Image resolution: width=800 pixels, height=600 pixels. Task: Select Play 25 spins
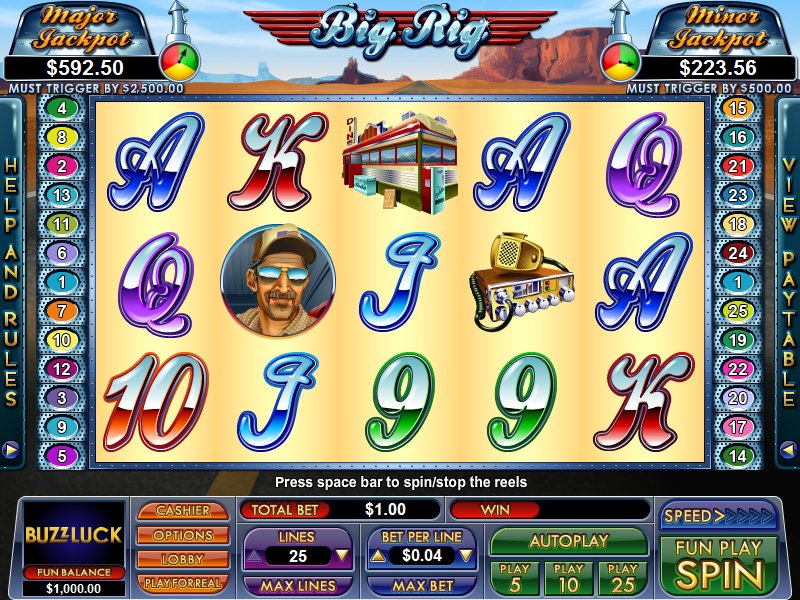click(x=622, y=578)
